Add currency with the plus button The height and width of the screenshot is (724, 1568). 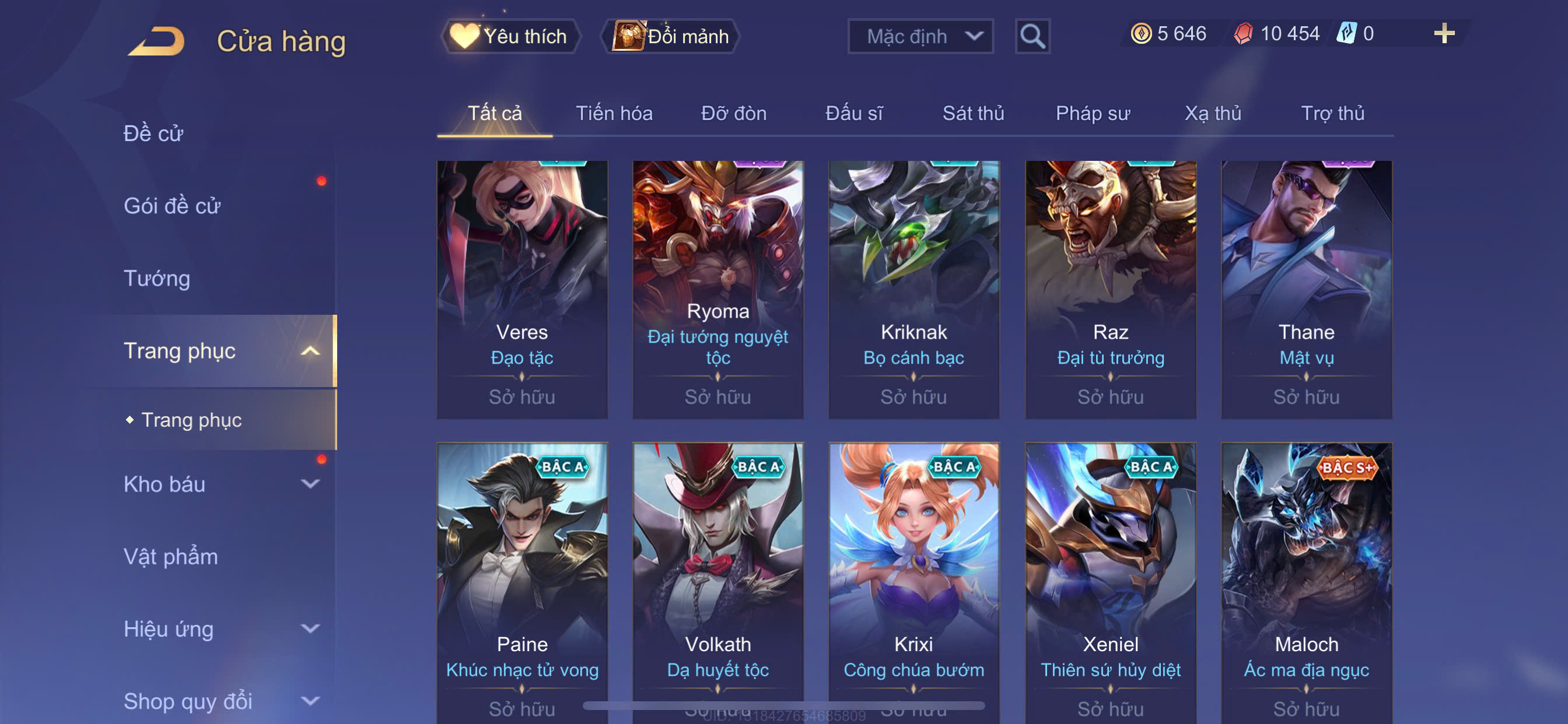coord(1444,33)
